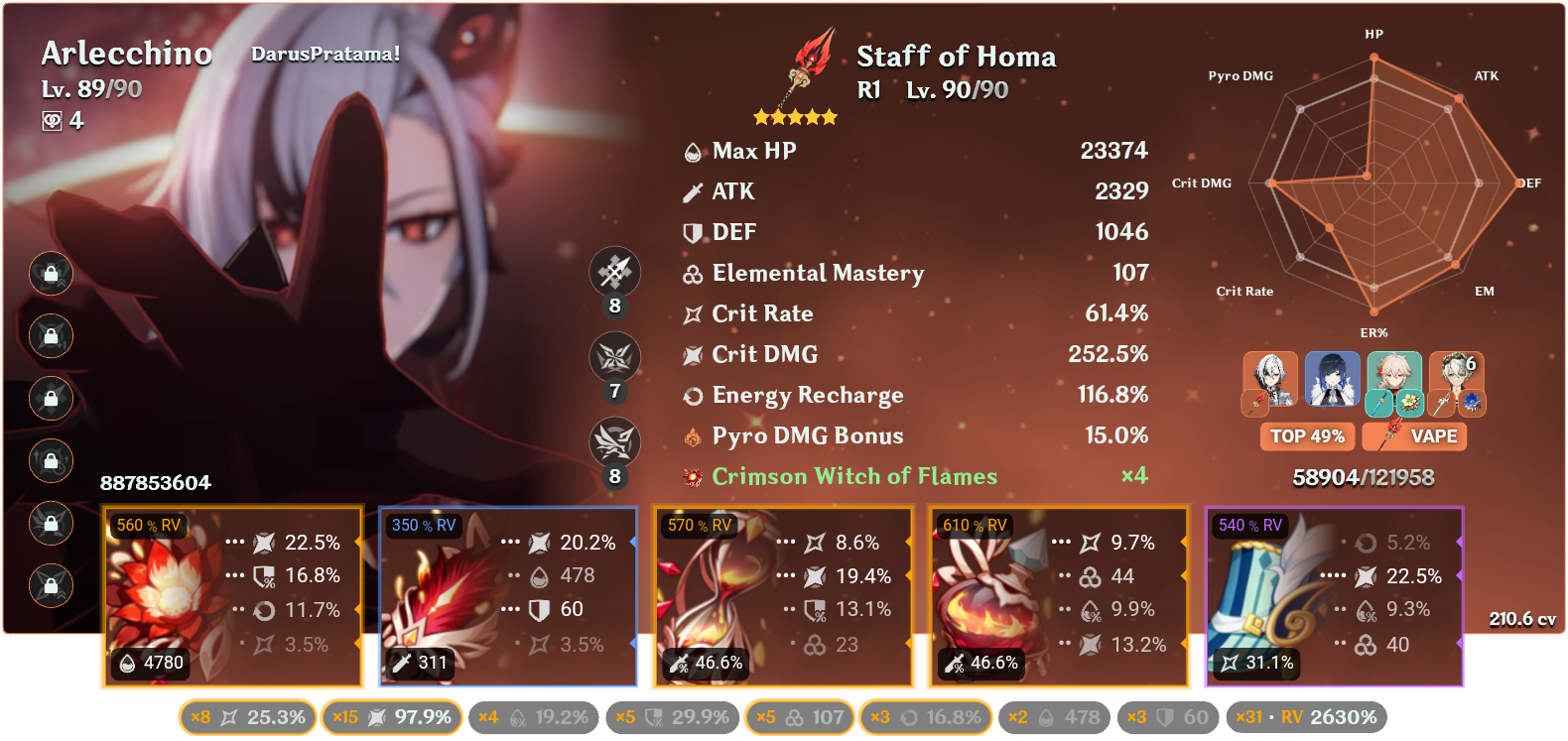Select Arlecchino's Normal Attack talent icon level 8

tap(614, 272)
